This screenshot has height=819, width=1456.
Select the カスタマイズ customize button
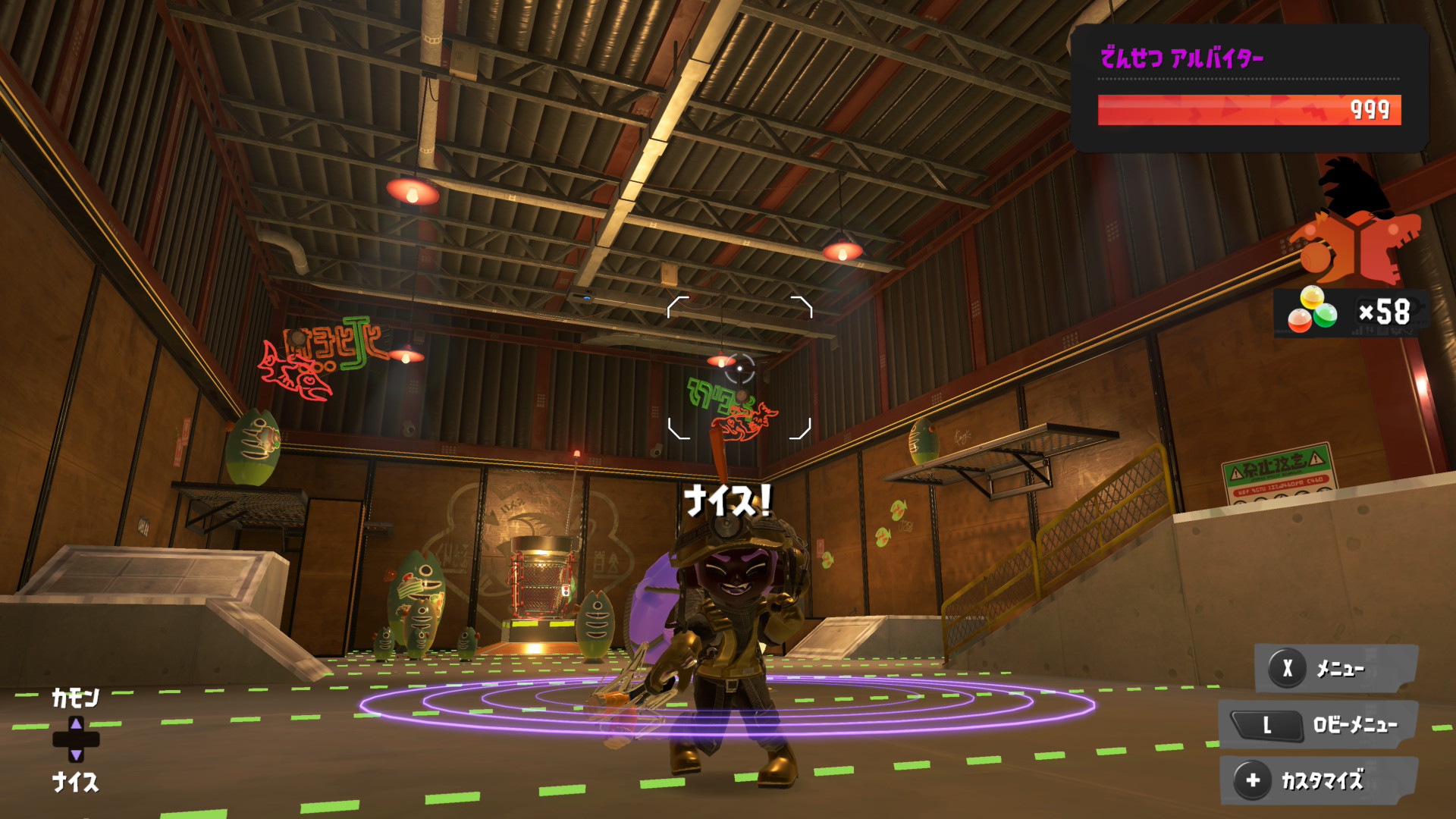[1319, 780]
